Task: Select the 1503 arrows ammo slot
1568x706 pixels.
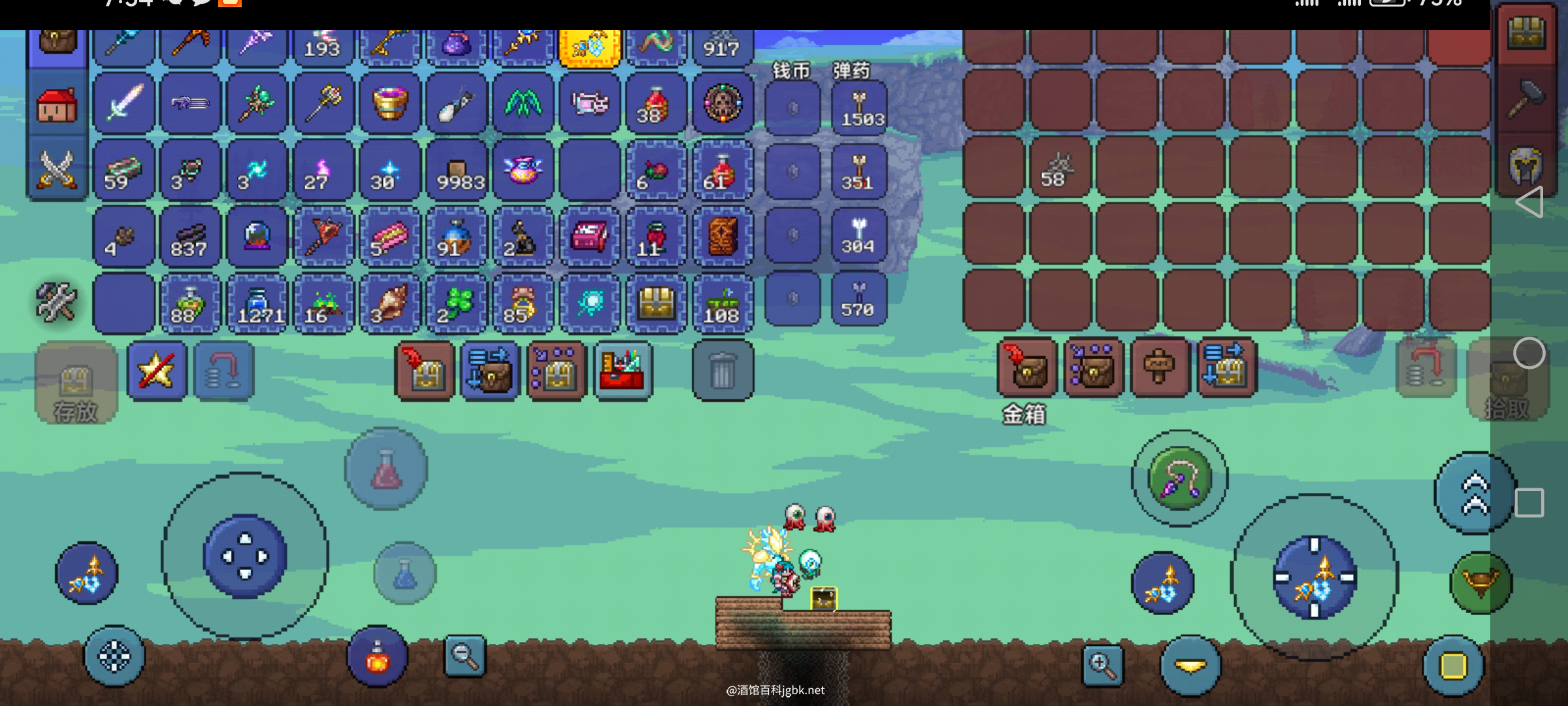Action: tap(859, 107)
